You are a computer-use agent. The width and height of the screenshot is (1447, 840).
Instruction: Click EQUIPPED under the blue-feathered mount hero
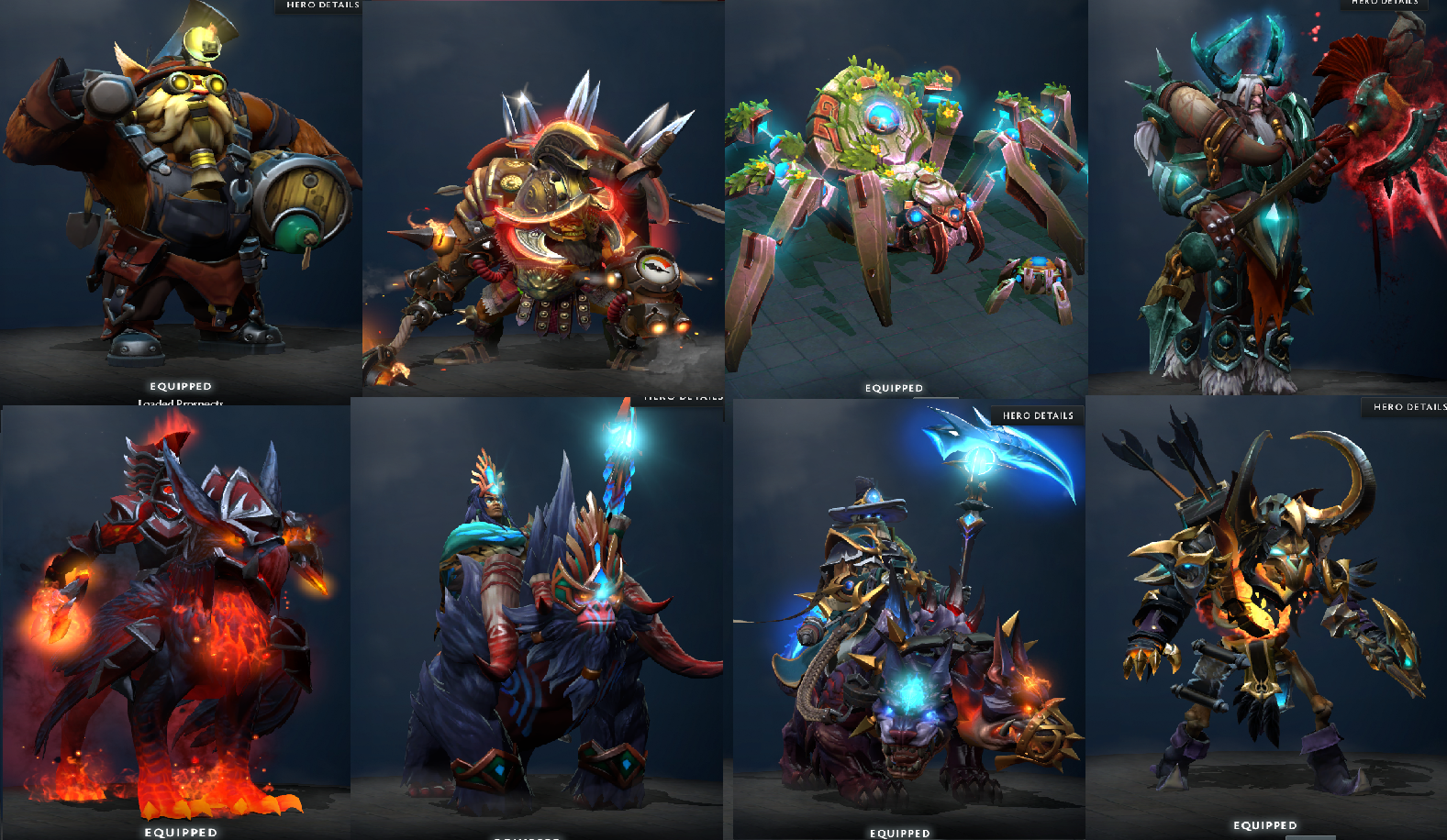click(x=526, y=837)
